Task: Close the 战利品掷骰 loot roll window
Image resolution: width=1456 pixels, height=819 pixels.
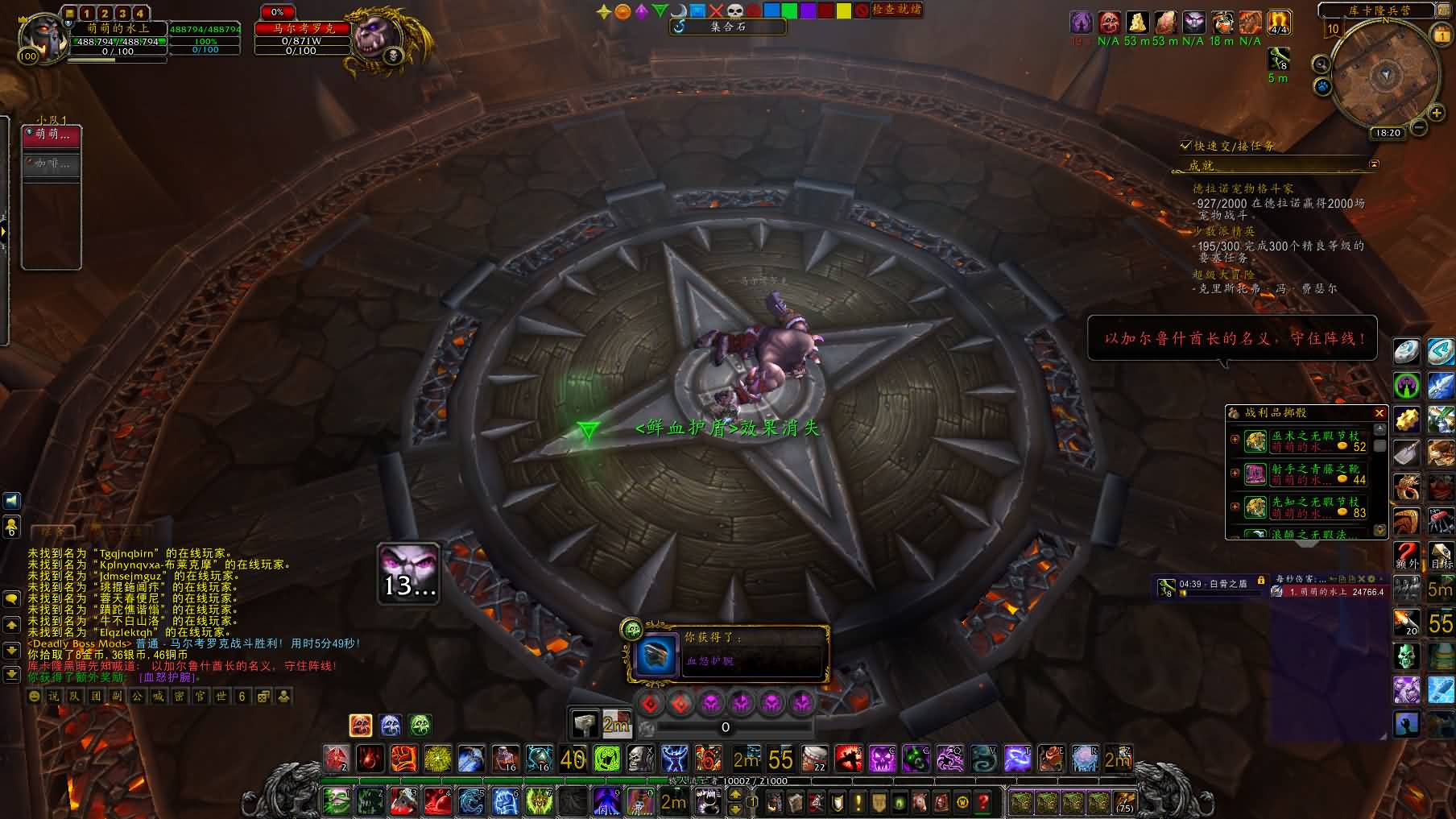Action: 1379,413
